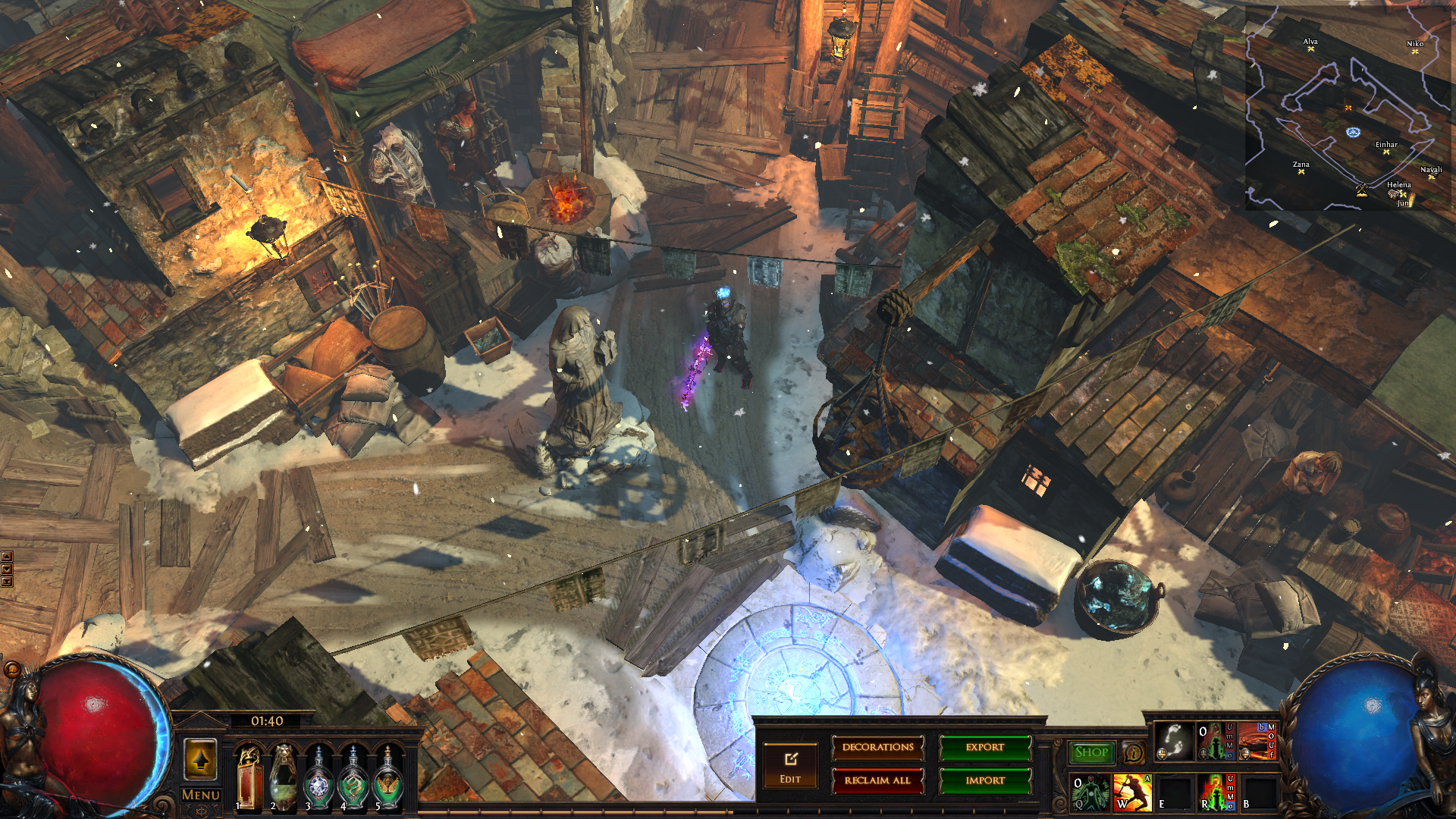Image resolution: width=1456 pixels, height=819 pixels.
Task: Open the hideout Edit mode
Action: pyautogui.click(x=790, y=765)
